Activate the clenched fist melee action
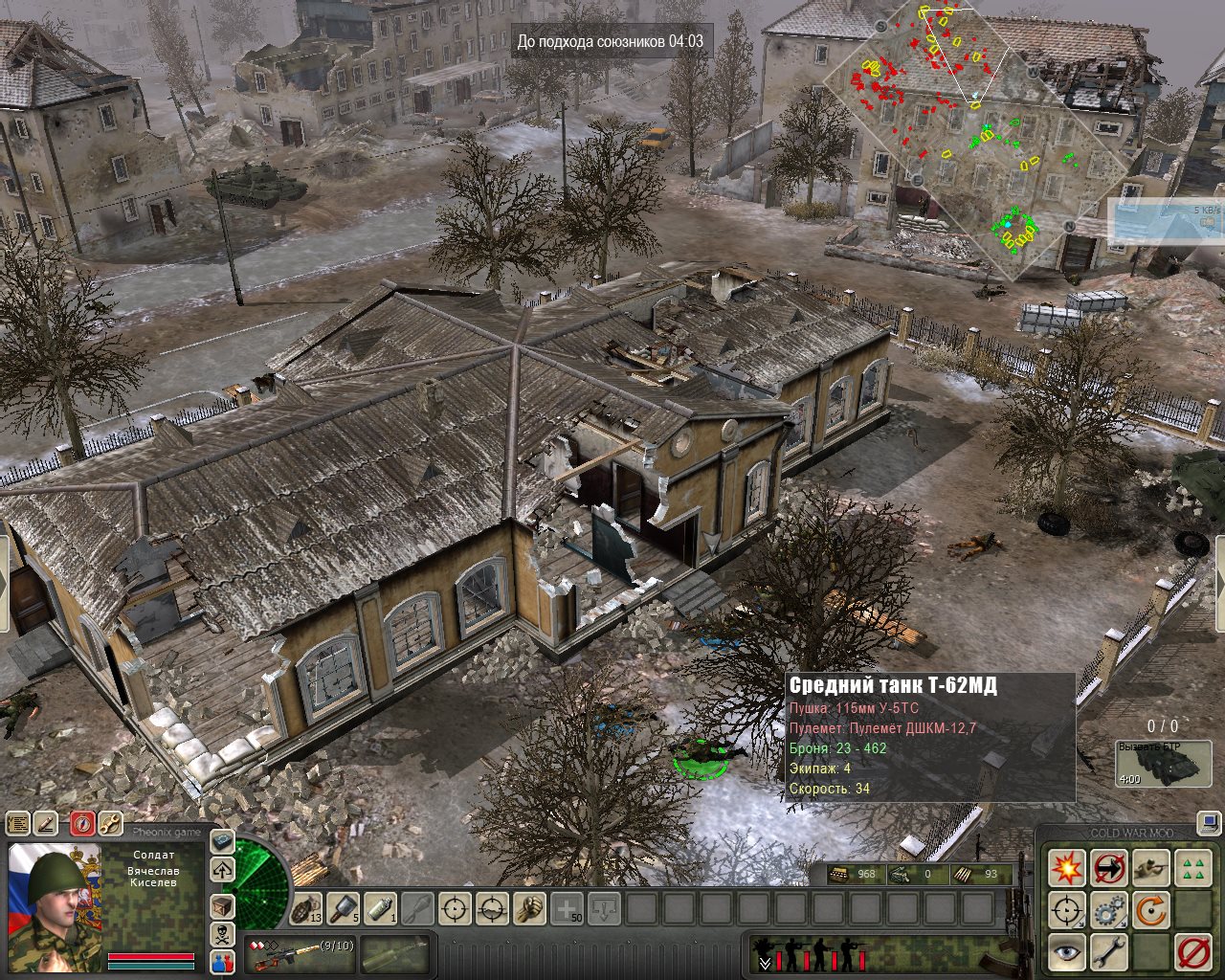This screenshot has height=980, width=1225. coord(528,907)
